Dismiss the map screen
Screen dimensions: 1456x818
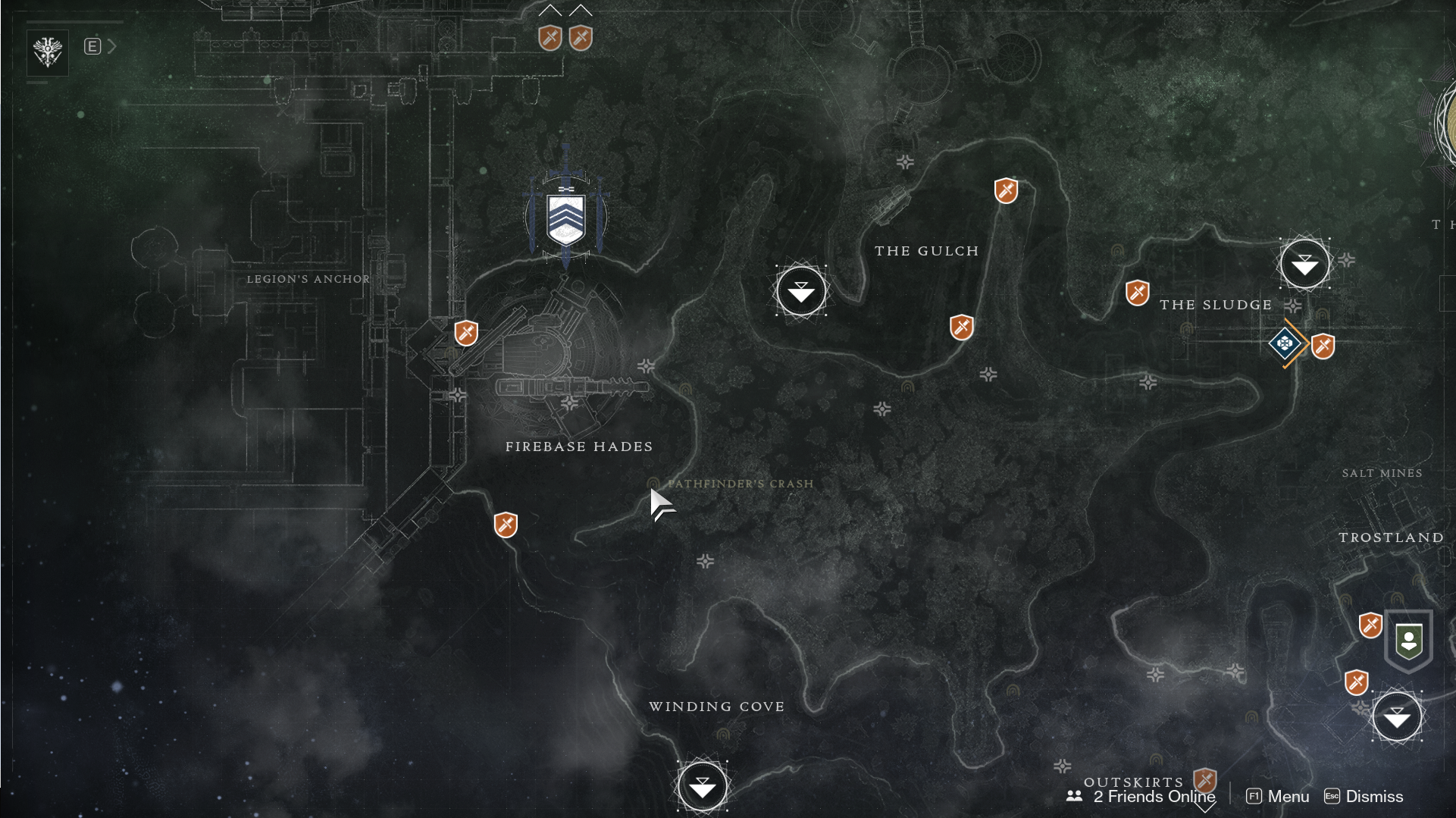coord(1364,797)
